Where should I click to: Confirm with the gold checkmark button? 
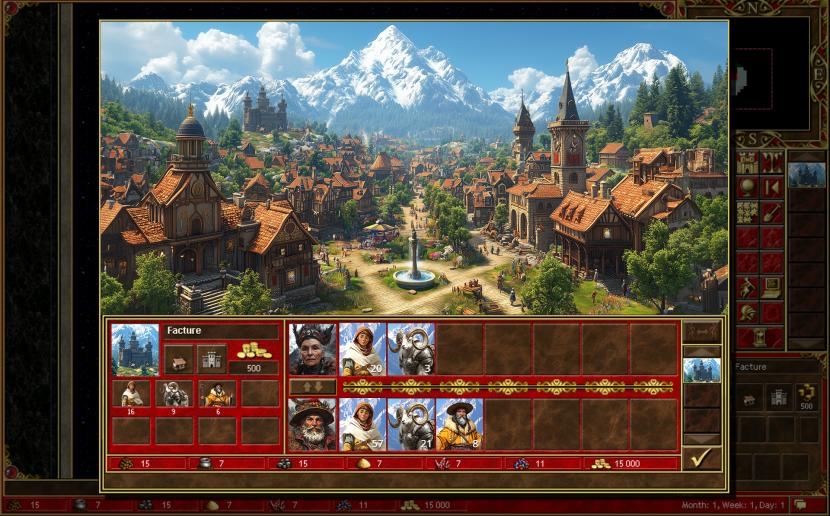tap(701, 458)
